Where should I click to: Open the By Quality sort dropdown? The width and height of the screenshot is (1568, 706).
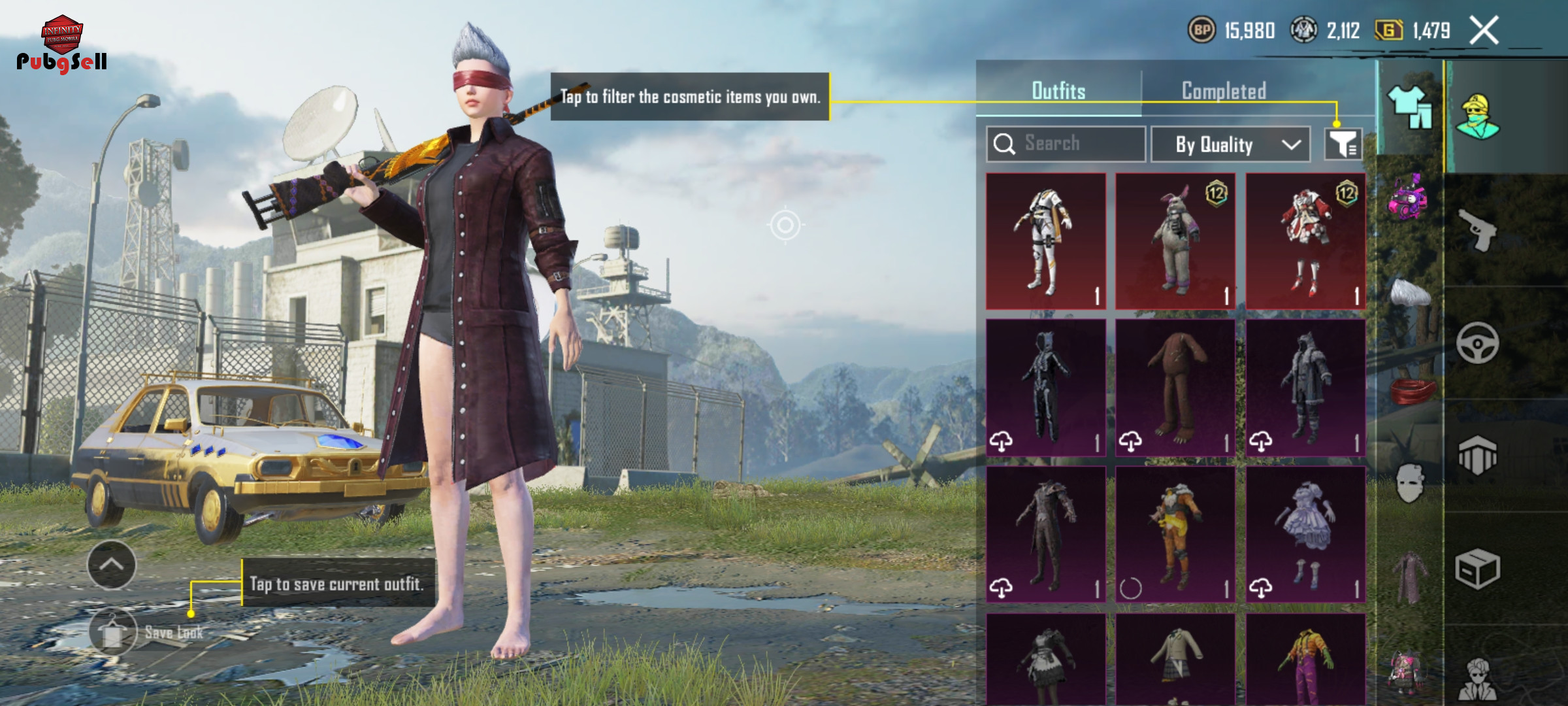coord(1230,144)
